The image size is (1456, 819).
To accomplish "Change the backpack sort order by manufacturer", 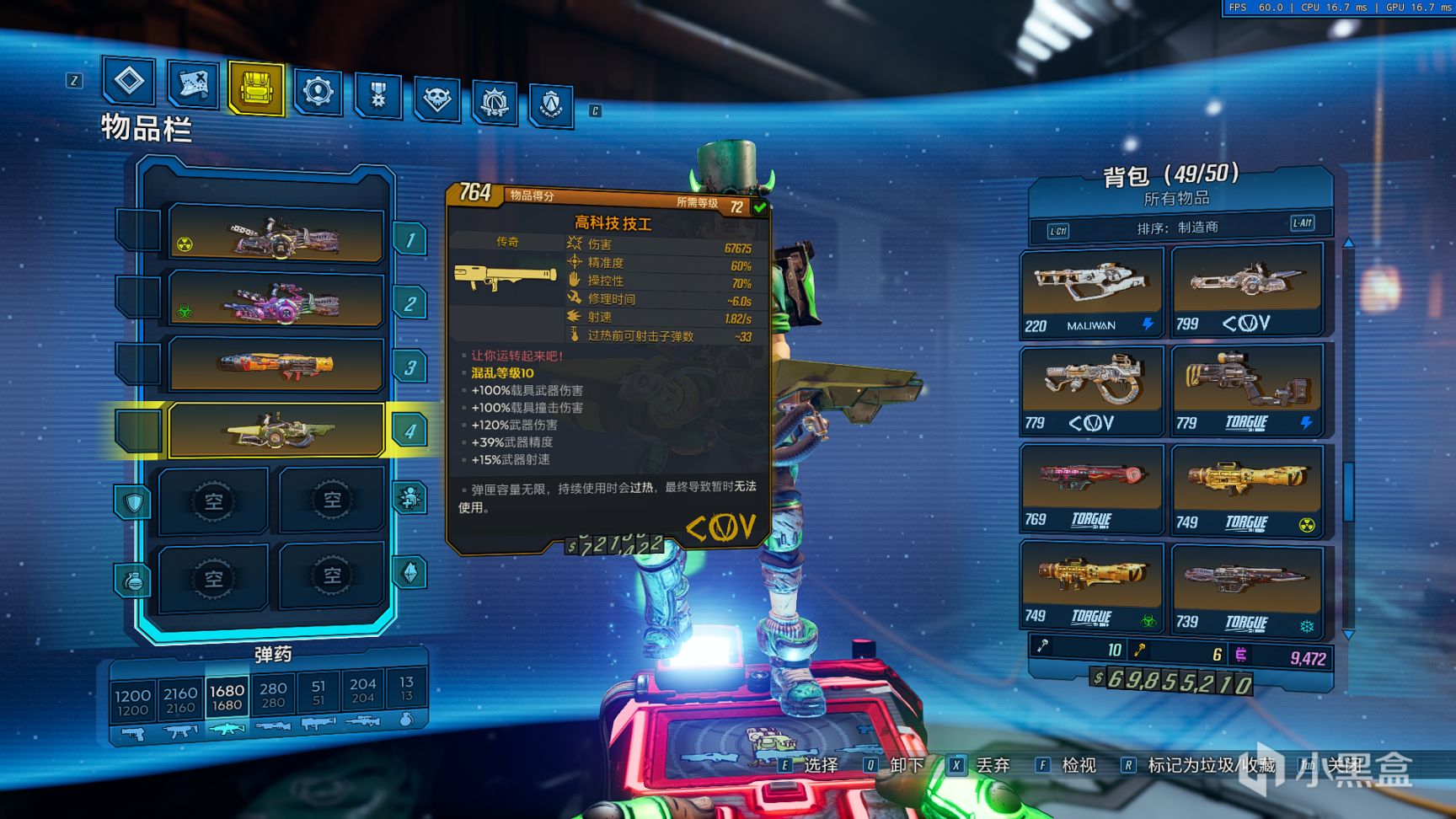I will [1177, 227].
